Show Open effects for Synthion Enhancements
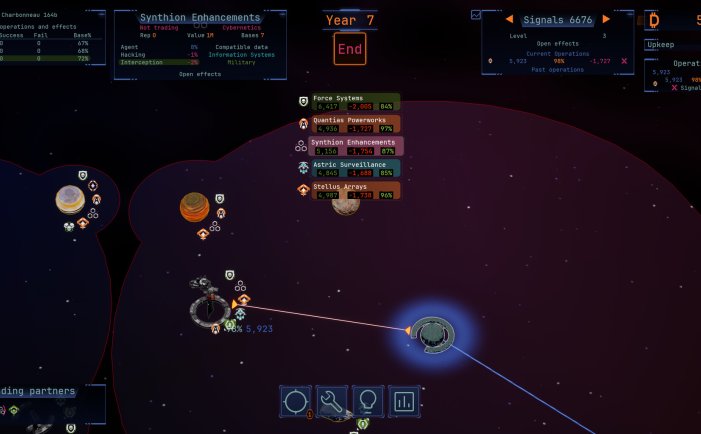701x434 pixels. pyautogui.click(x=200, y=74)
